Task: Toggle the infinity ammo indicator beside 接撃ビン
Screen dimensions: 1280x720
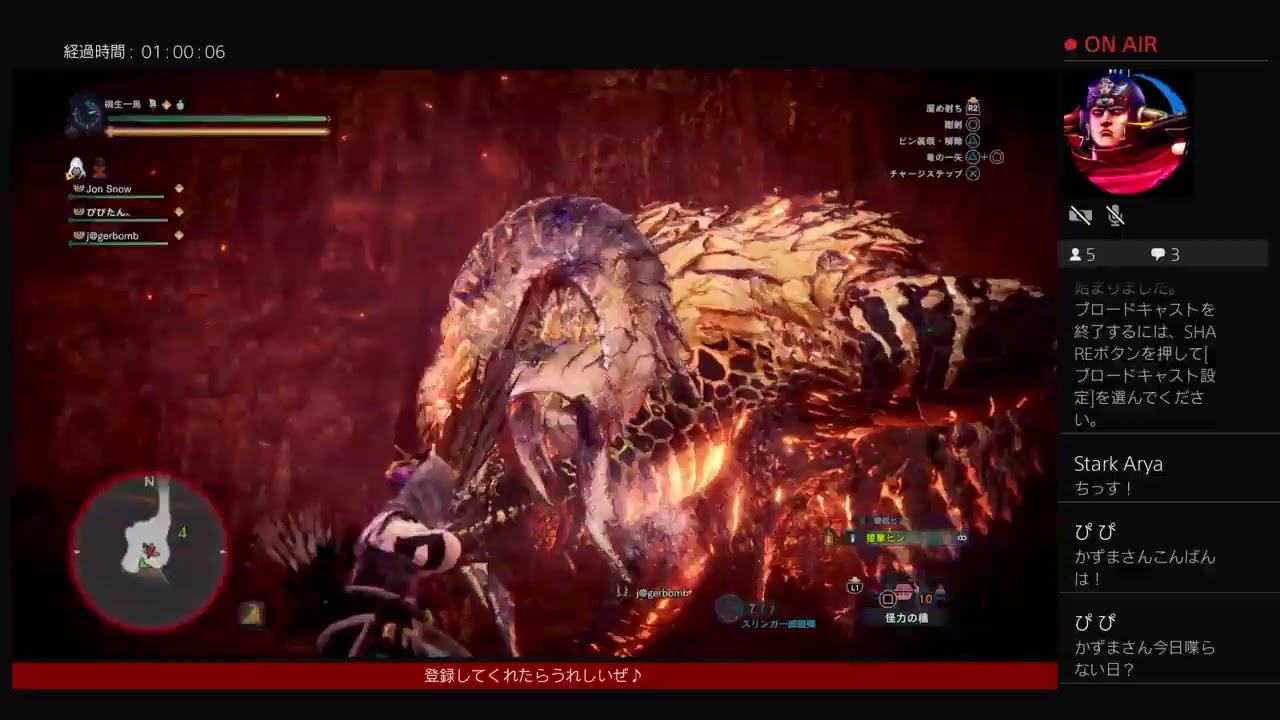Action: [962, 538]
